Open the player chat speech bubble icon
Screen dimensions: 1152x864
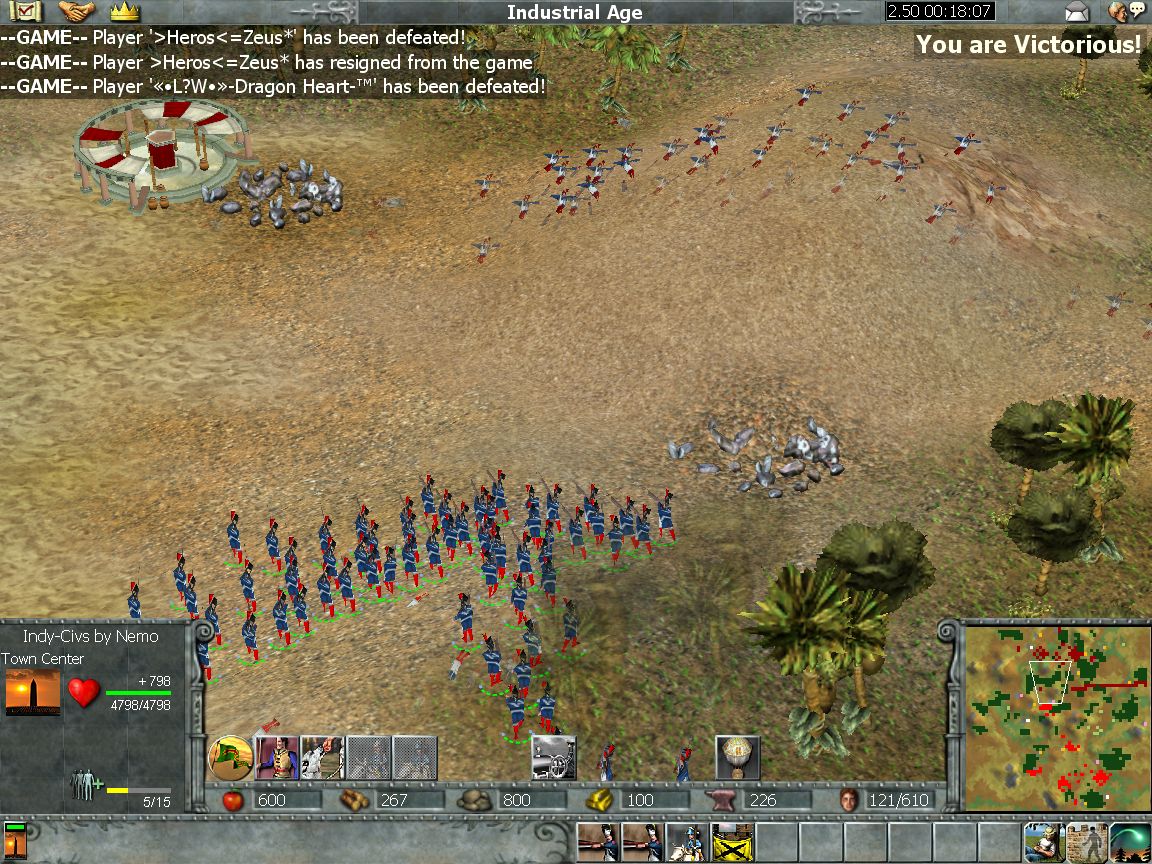[x=1126, y=12]
